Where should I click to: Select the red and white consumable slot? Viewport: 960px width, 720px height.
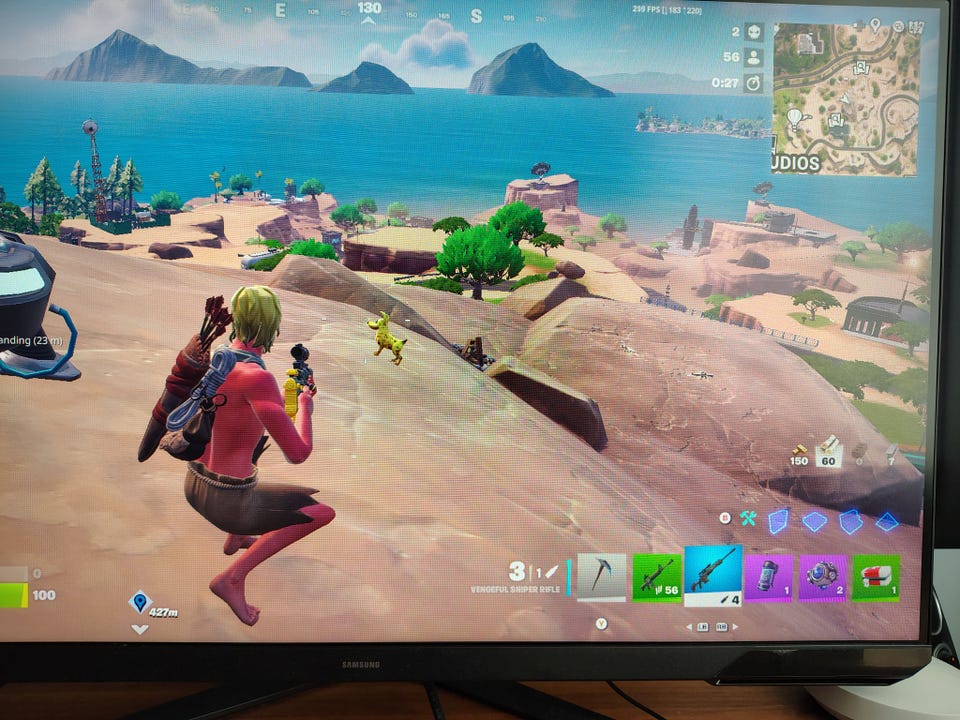(x=875, y=578)
